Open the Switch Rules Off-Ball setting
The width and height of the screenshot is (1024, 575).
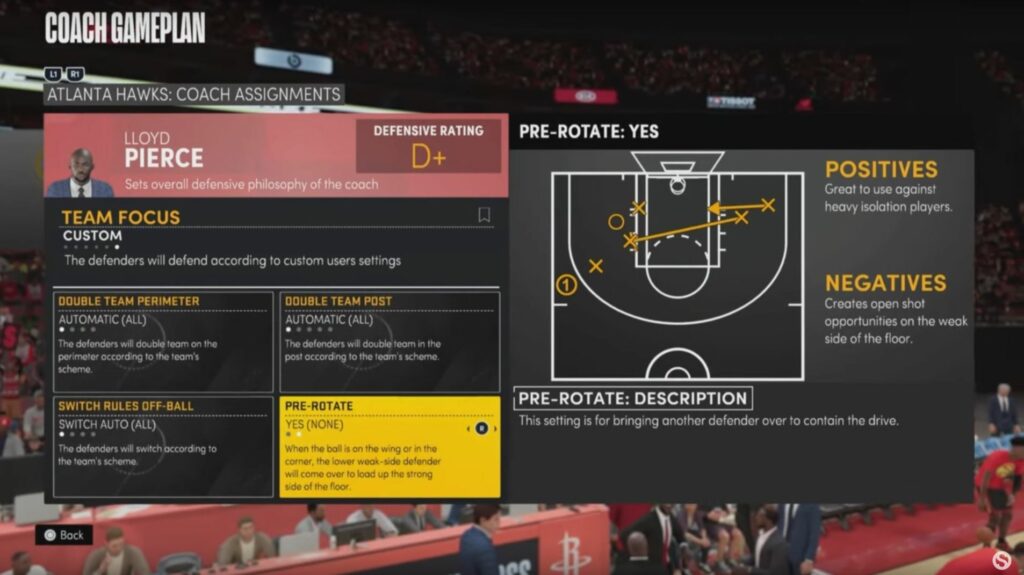point(163,446)
